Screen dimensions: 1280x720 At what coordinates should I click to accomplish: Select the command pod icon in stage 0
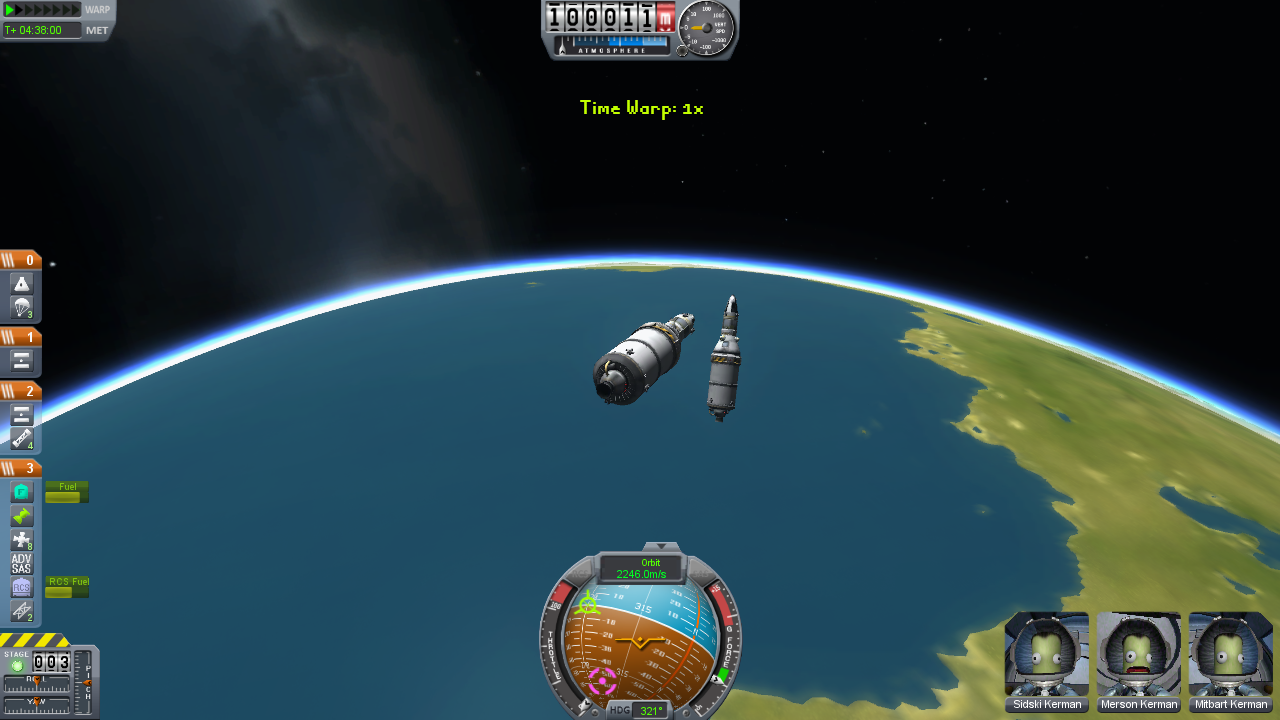click(x=22, y=284)
